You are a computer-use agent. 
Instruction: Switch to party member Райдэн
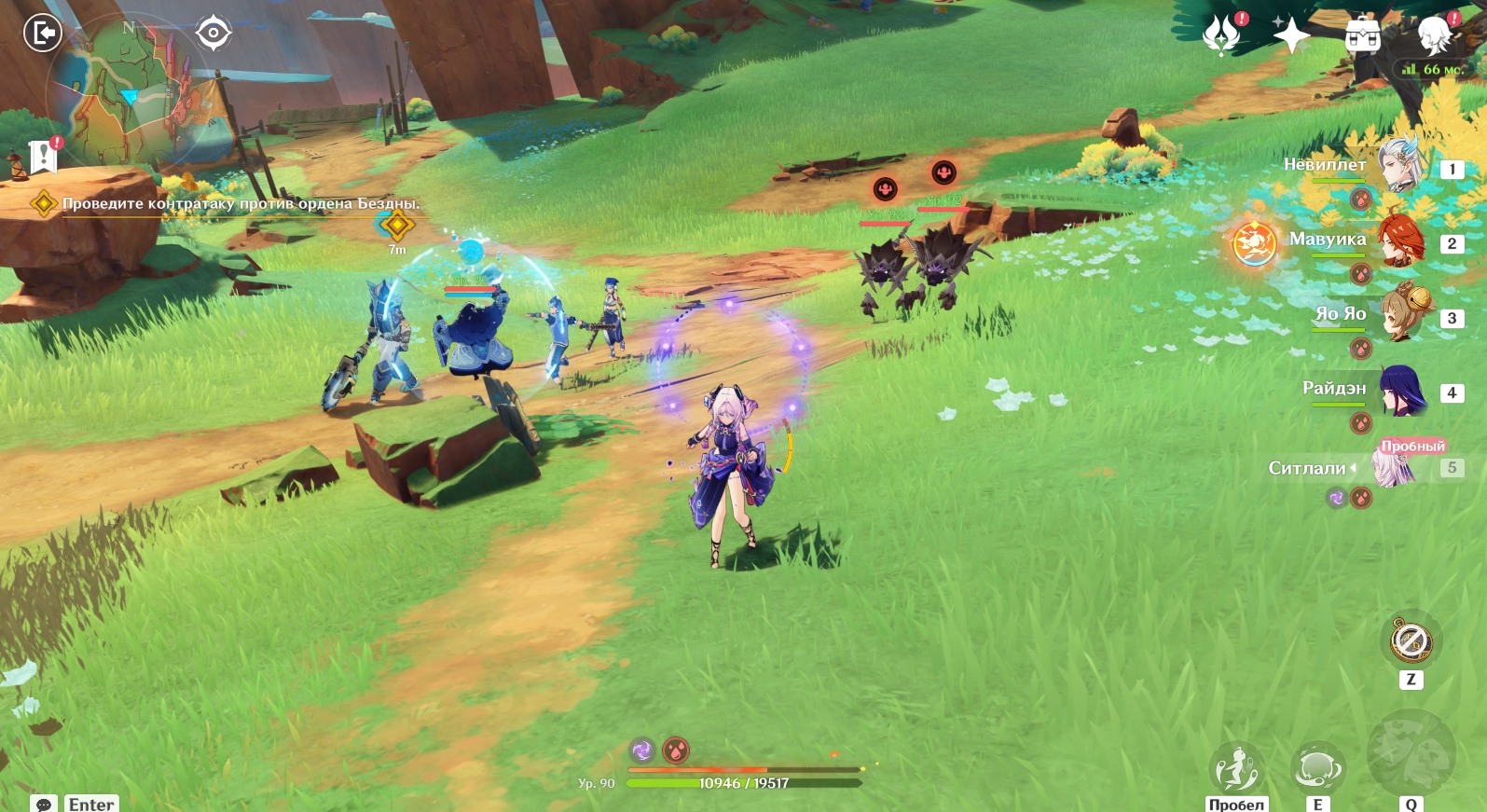click(1400, 390)
